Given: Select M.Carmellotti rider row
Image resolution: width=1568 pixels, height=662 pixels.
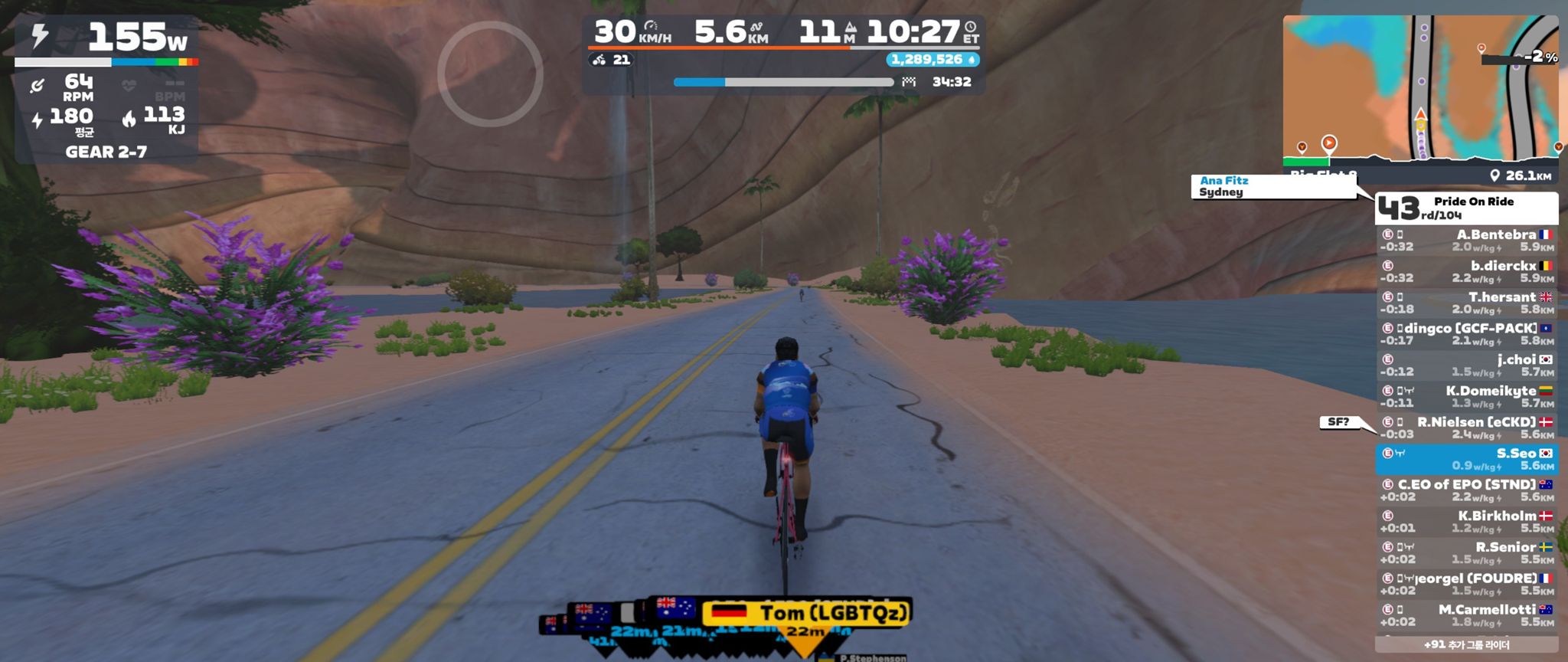Looking at the screenshot, I should click(x=1466, y=615).
